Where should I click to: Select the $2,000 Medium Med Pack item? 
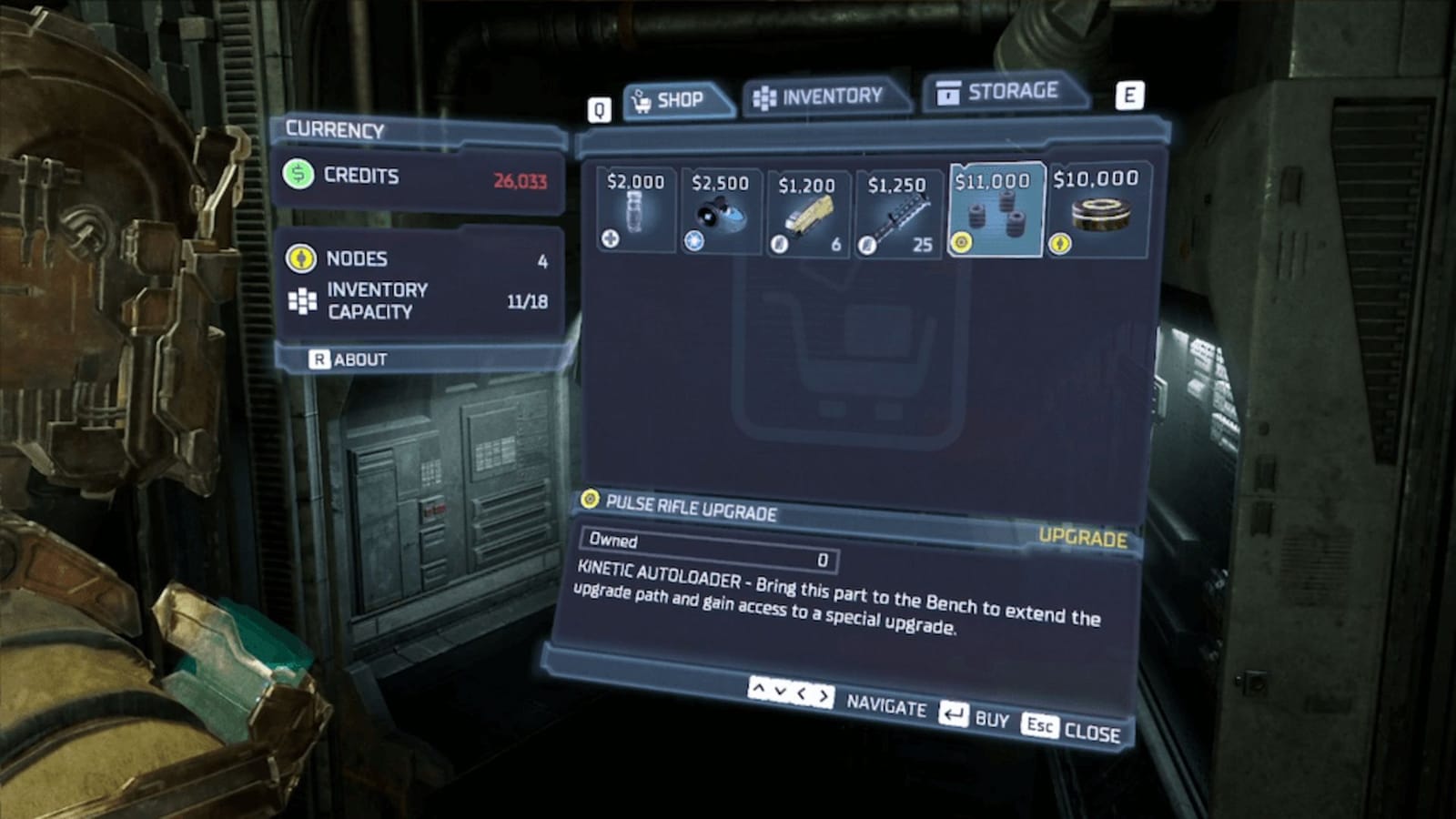(x=634, y=209)
